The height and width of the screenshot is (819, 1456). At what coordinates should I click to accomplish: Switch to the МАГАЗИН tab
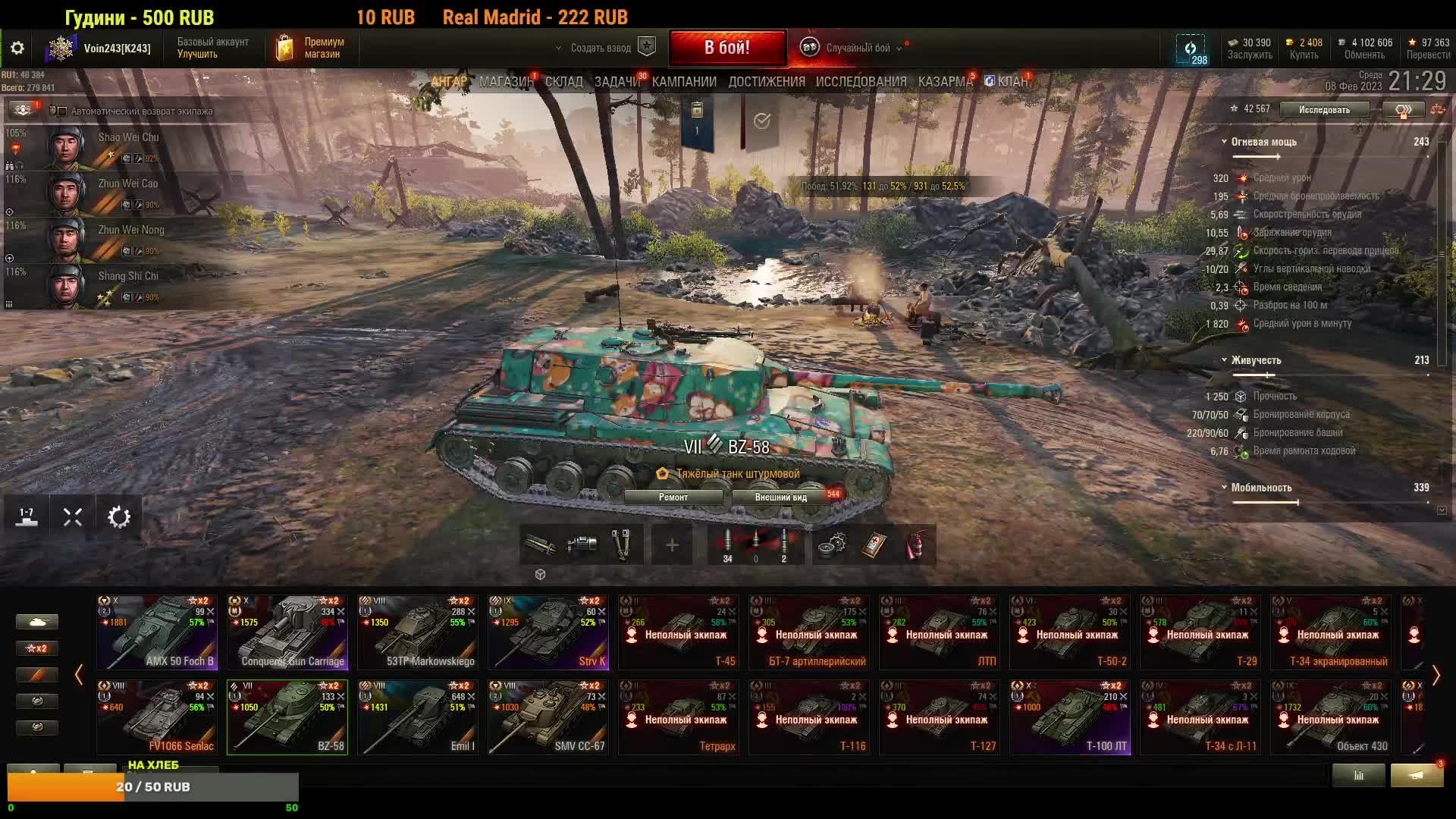(506, 82)
